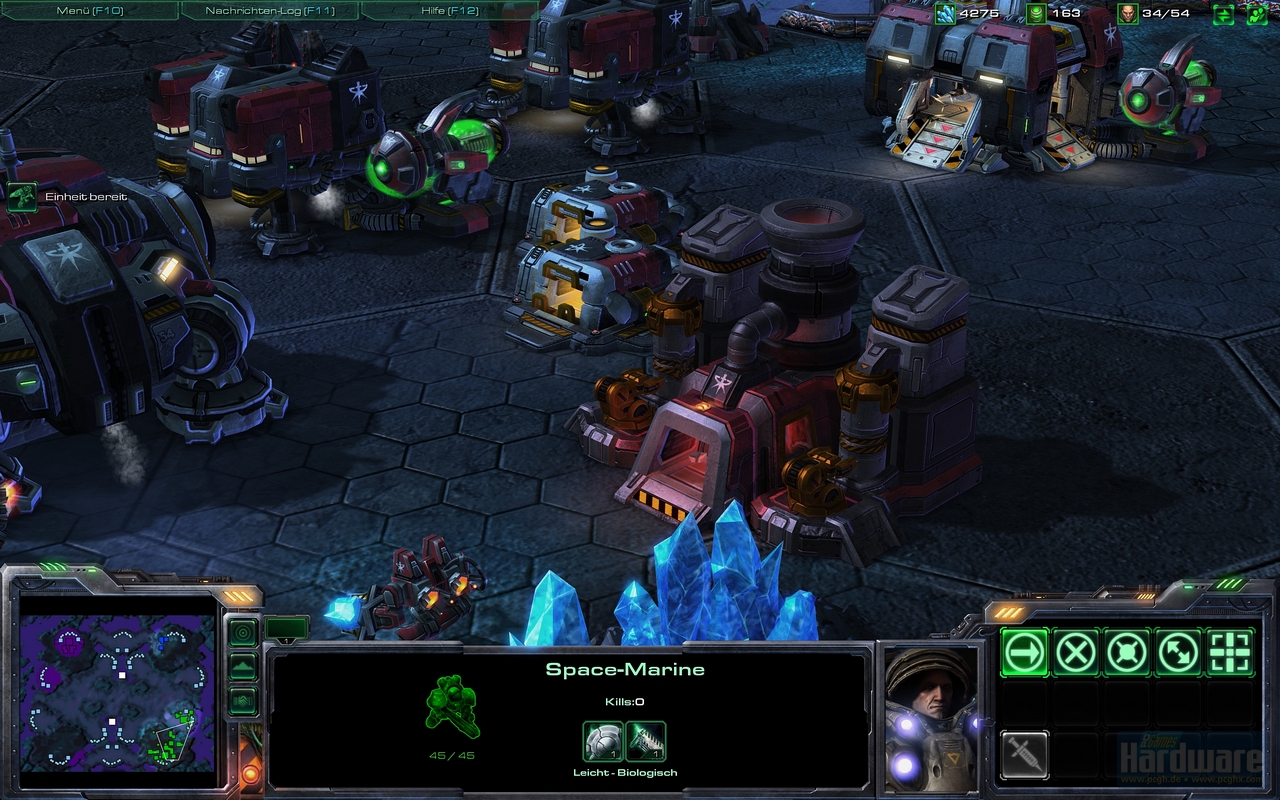Screen dimensions: 1280x800
Task: Open the resource trading arrows button
Action: [1223, 14]
